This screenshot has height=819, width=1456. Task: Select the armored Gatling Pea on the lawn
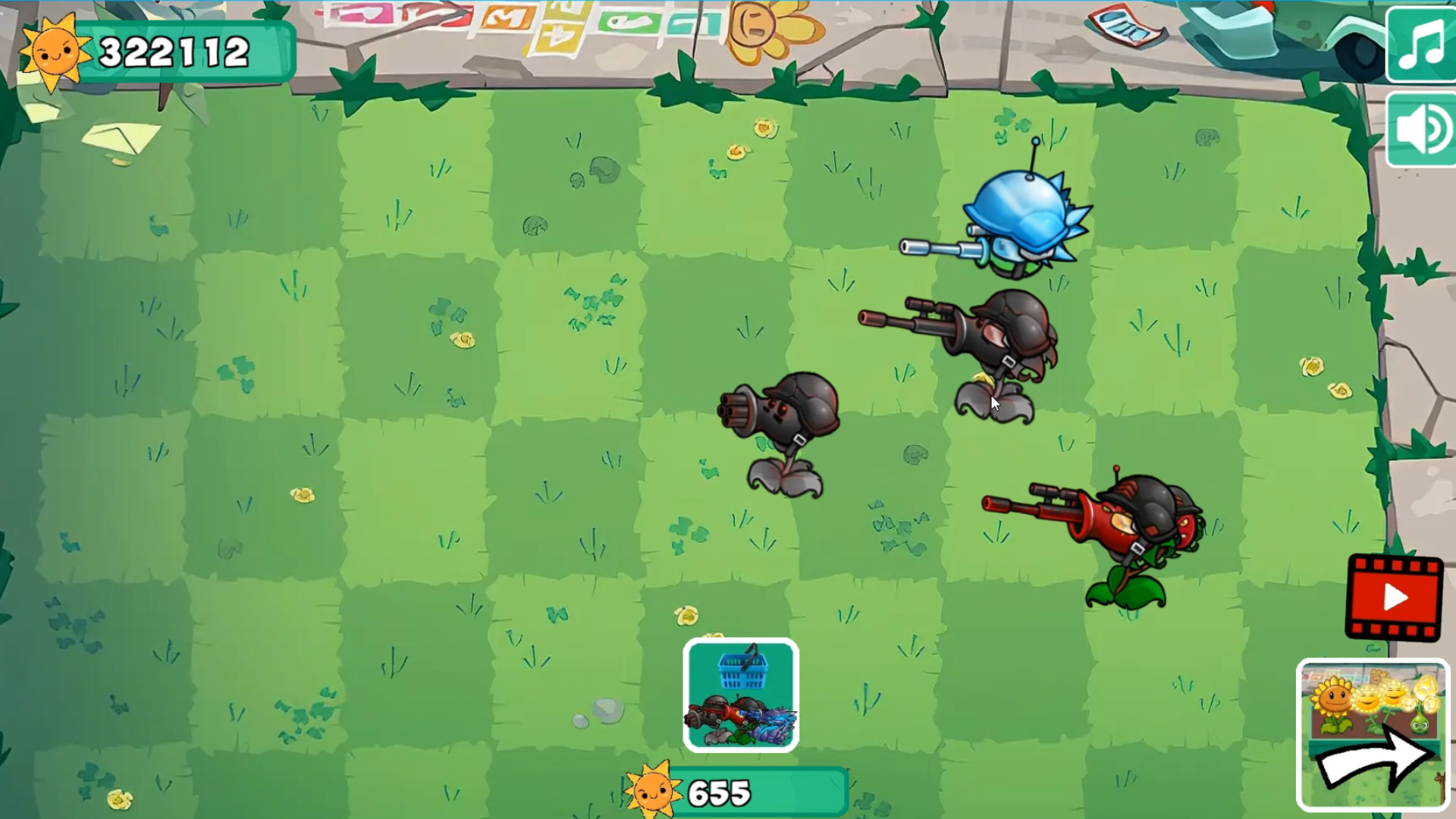click(x=789, y=425)
